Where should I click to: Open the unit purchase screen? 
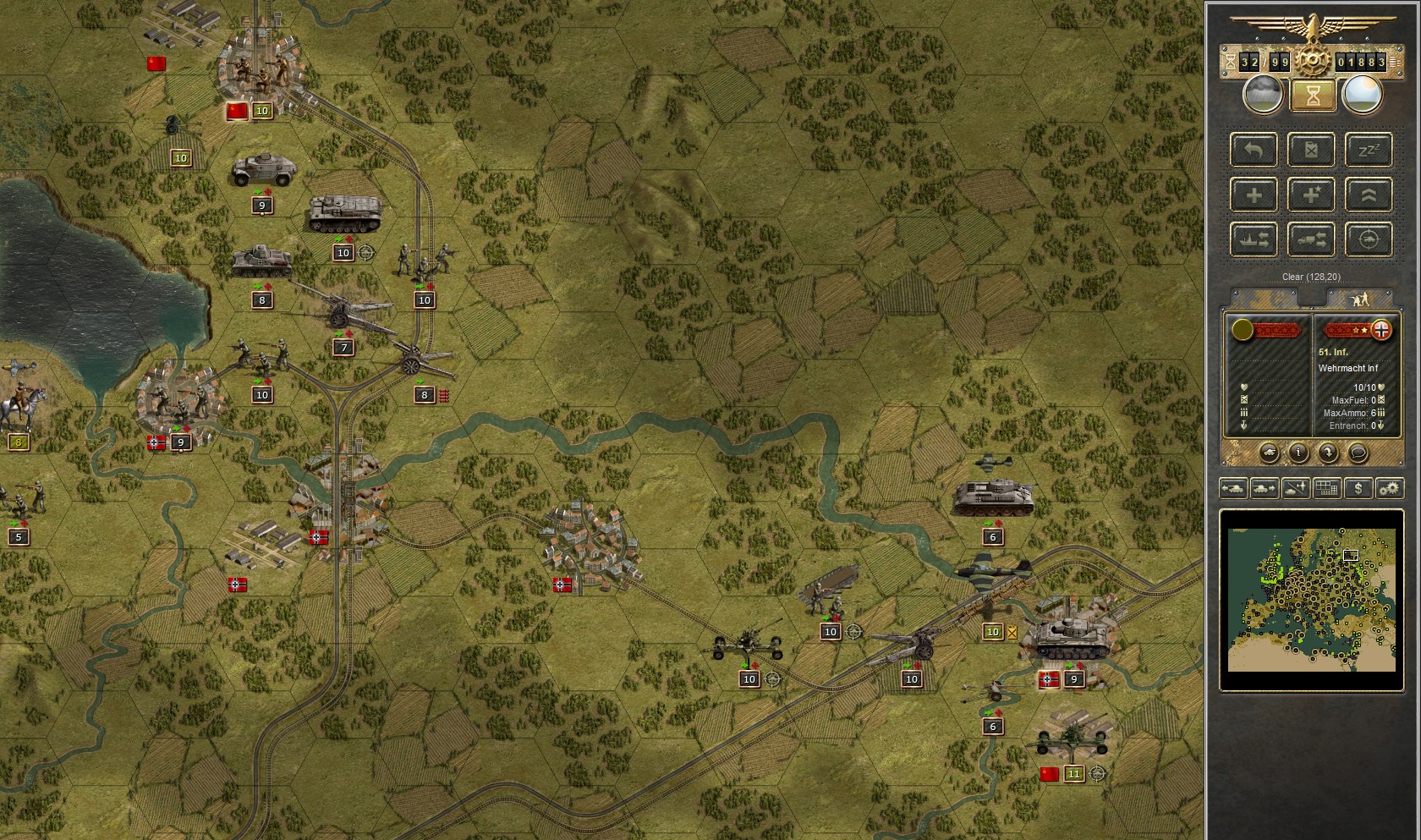coord(1358,488)
